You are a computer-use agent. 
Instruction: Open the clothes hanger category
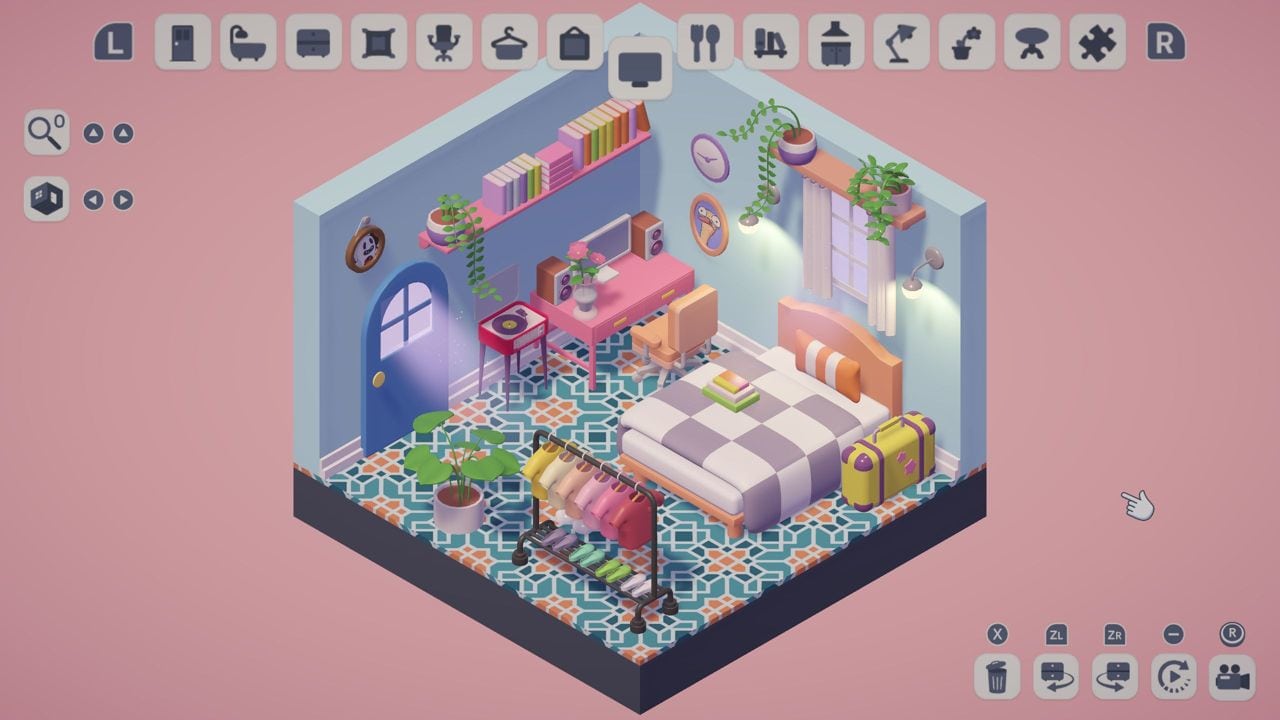click(x=507, y=44)
